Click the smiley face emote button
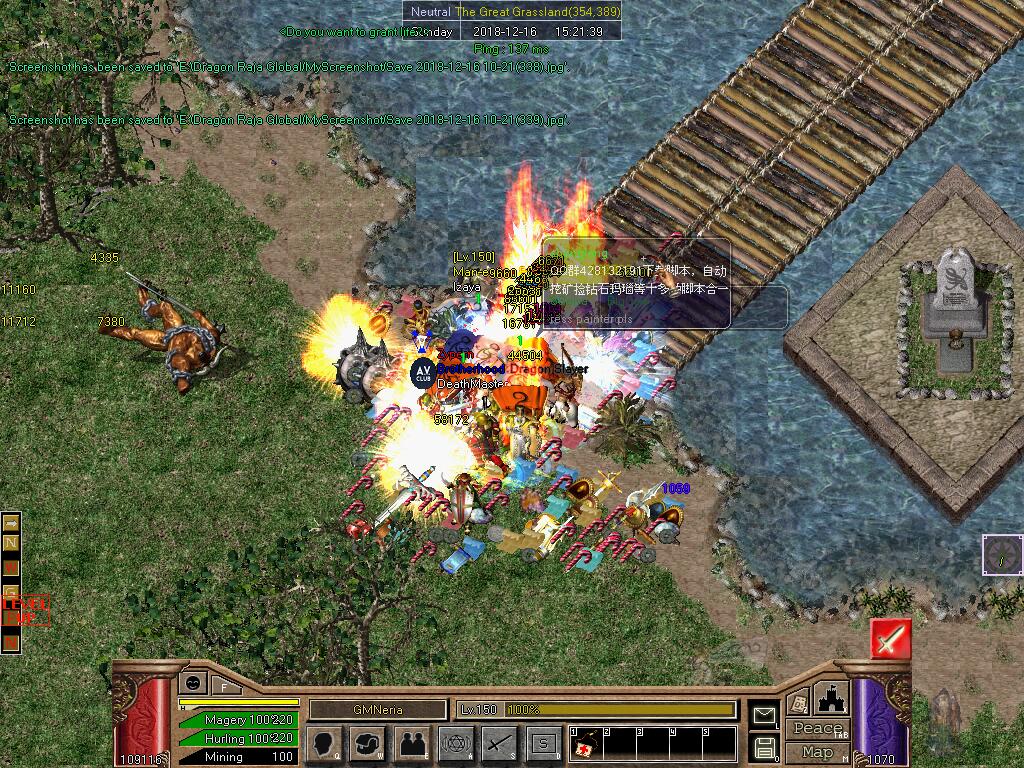Screen dimensions: 1024x768 pos(191,682)
